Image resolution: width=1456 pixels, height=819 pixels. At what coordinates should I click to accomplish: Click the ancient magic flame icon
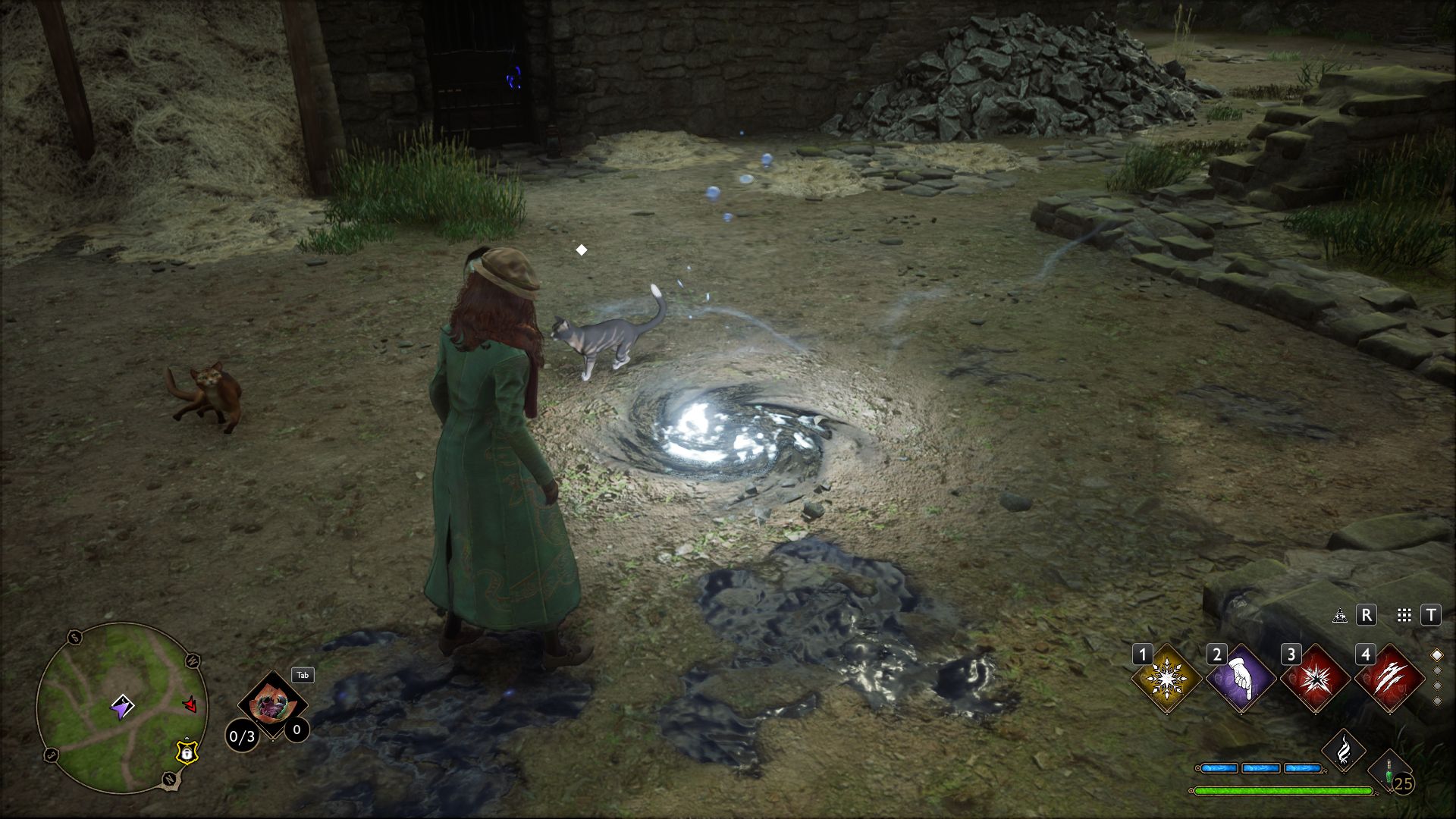click(x=1342, y=752)
